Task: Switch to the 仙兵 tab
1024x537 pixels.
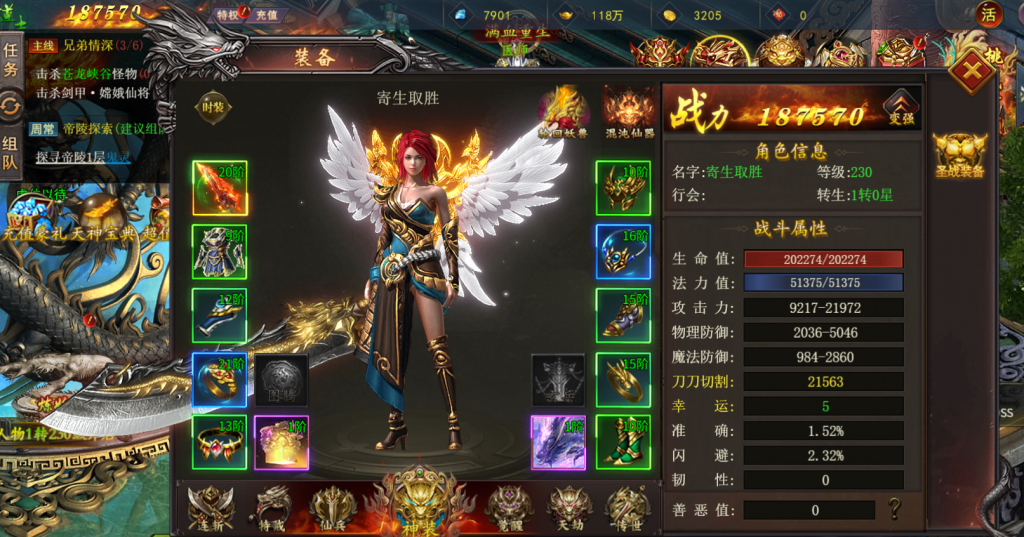Action: pos(331,506)
